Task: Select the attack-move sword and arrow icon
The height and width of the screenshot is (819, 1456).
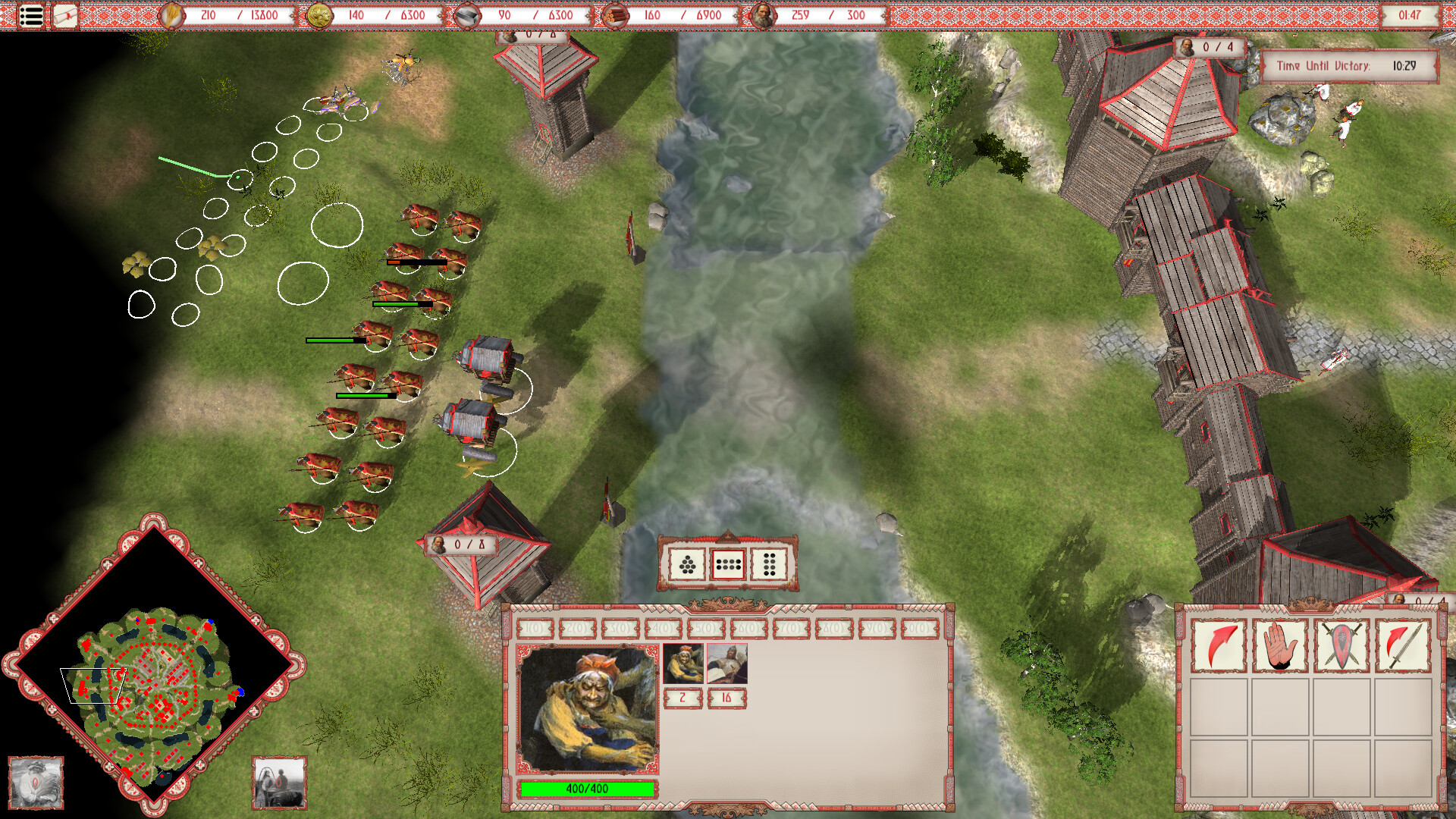Action: pos(1401,643)
